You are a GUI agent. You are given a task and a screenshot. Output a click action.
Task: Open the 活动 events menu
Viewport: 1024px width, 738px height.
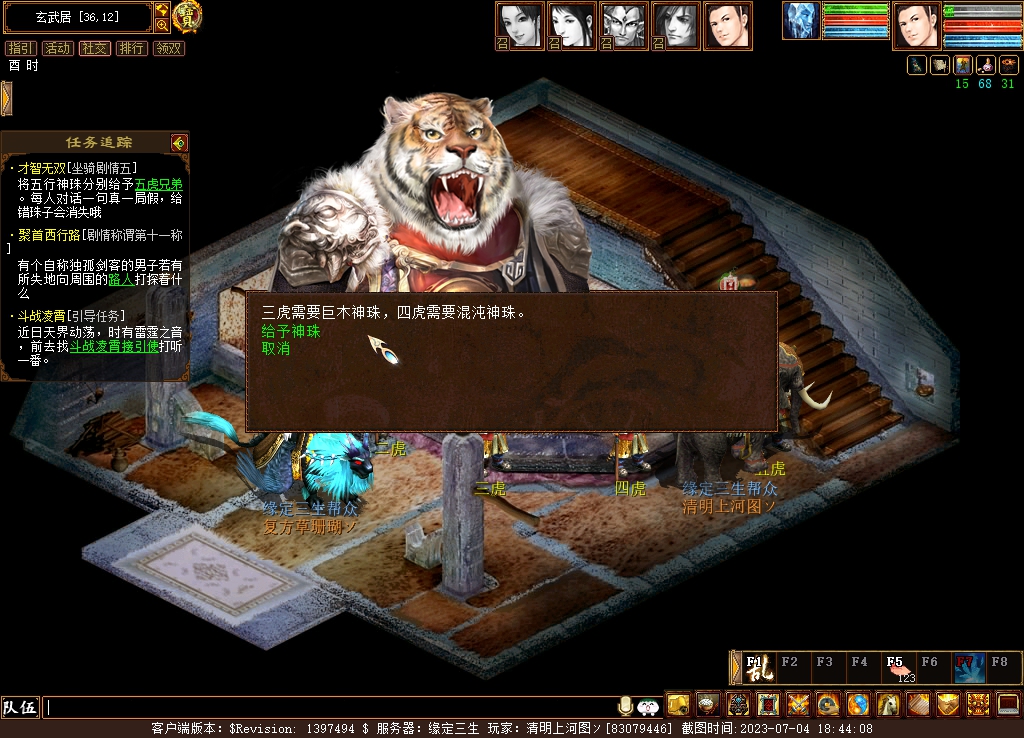[57, 48]
